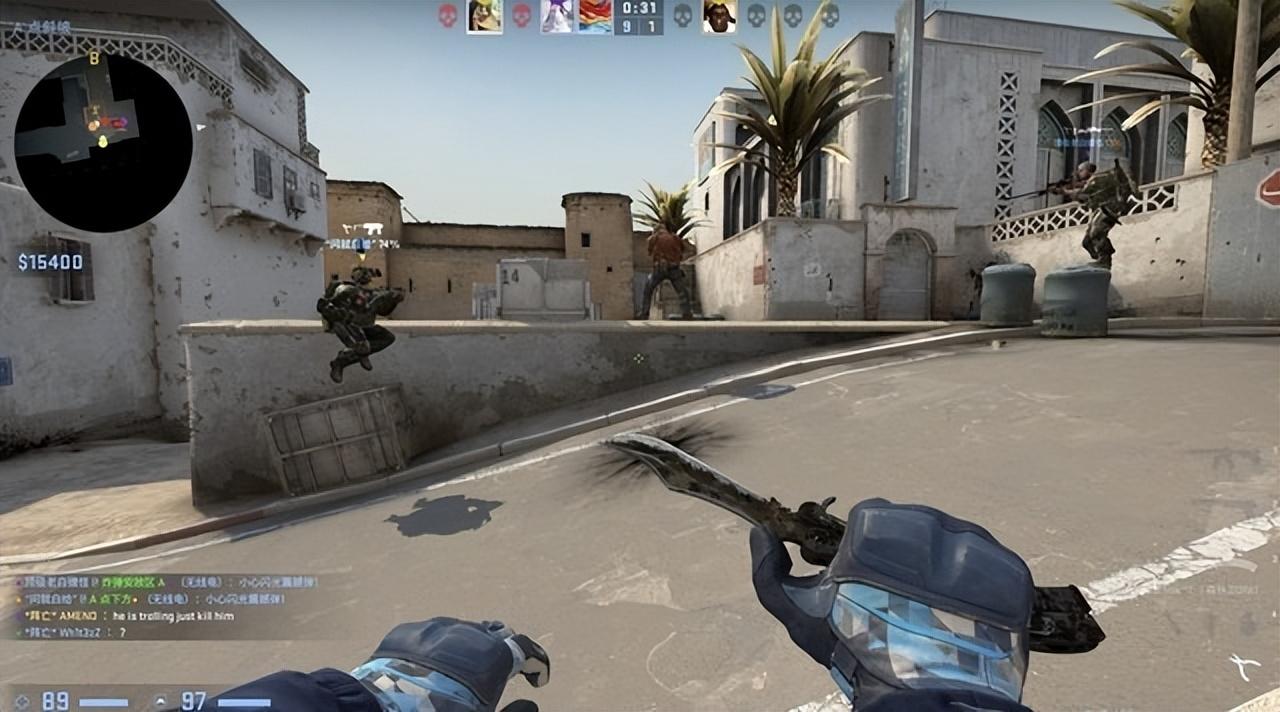The width and height of the screenshot is (1280, 712).
Task: Select the yellow-hat player avatar beside the red skull
Action: [484, 16]
